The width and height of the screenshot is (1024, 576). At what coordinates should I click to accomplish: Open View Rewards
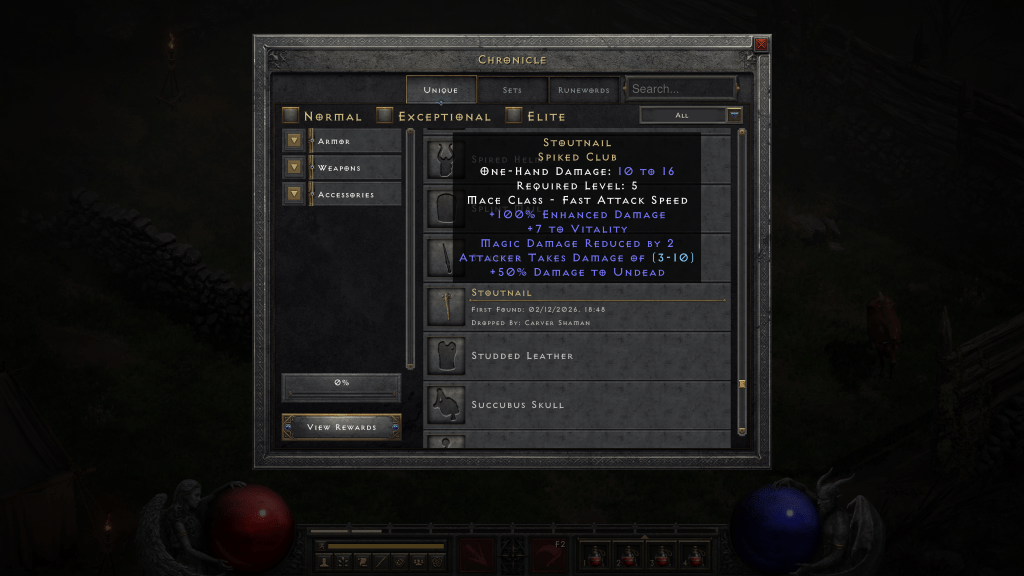pos(341,427)
